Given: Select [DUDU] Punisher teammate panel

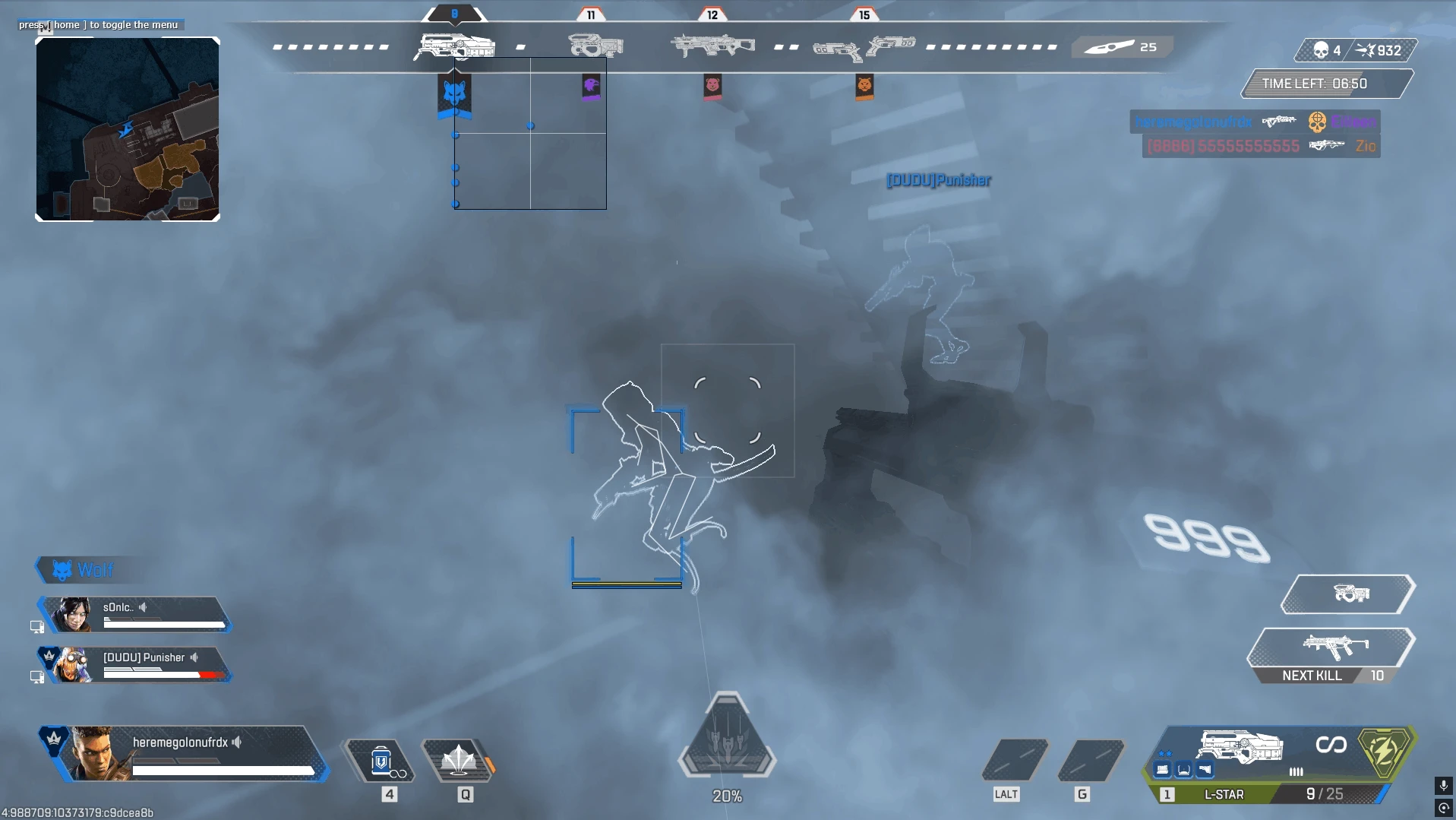Looking at the screenshot, I should 137,664.
